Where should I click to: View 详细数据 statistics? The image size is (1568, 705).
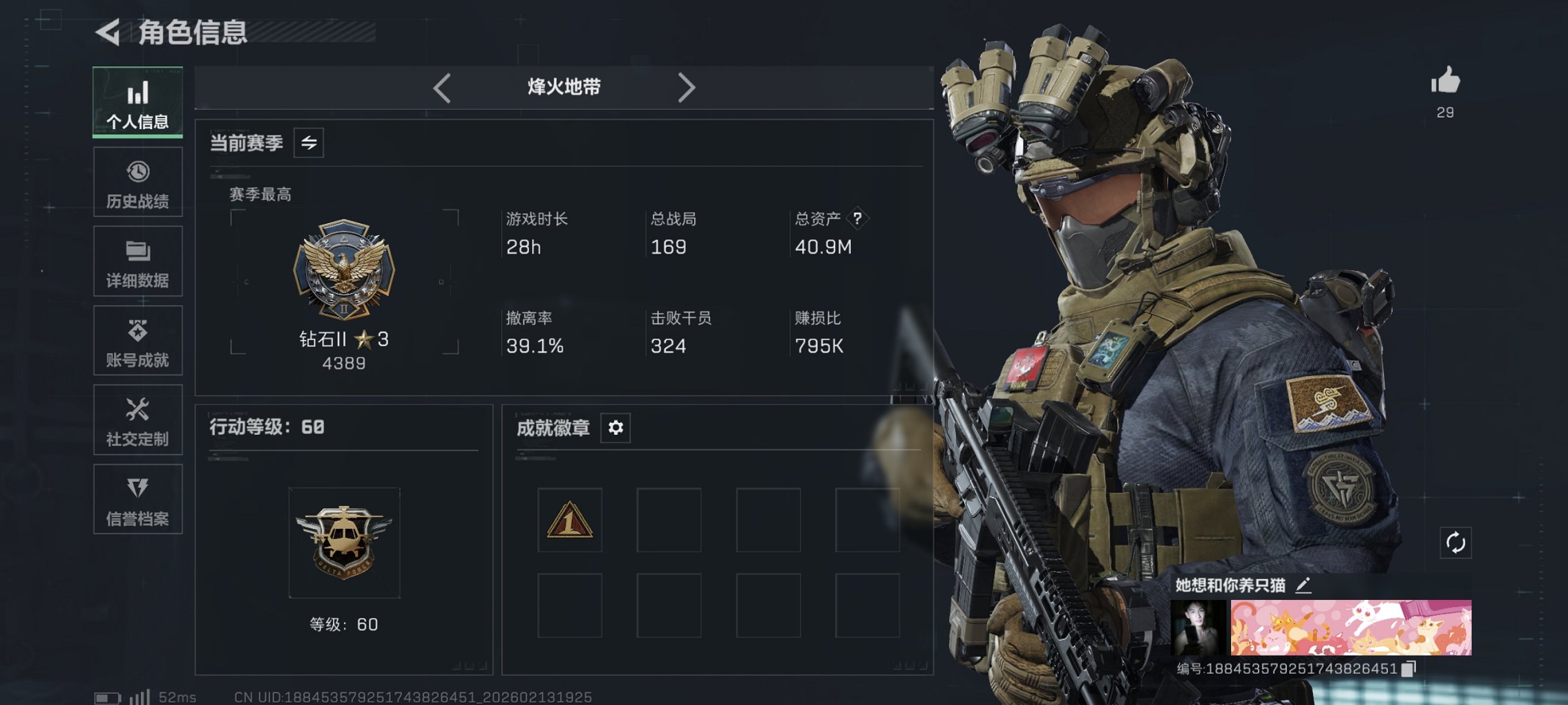point(137,261)
